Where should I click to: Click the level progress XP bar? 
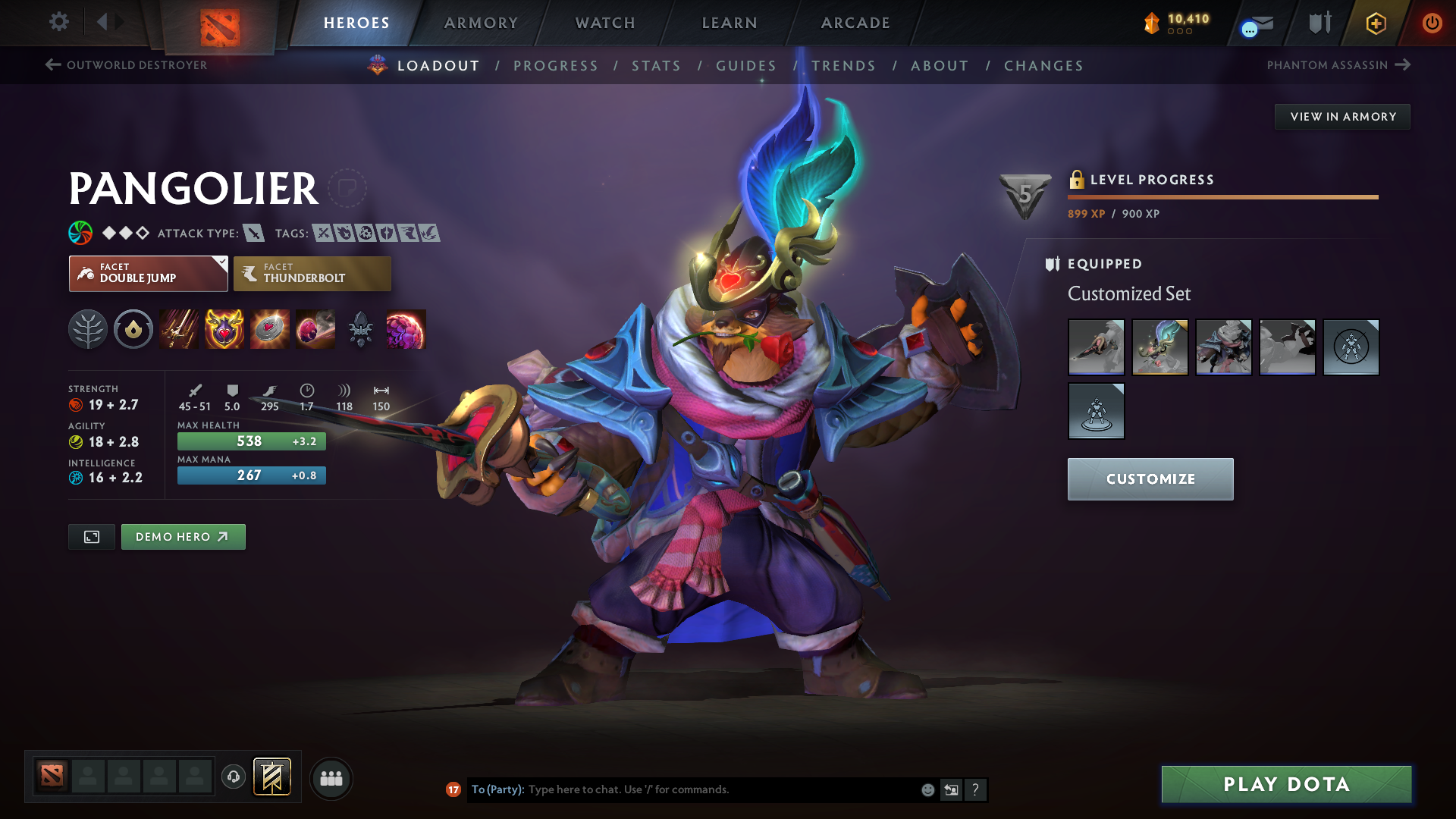(1222, 198)
